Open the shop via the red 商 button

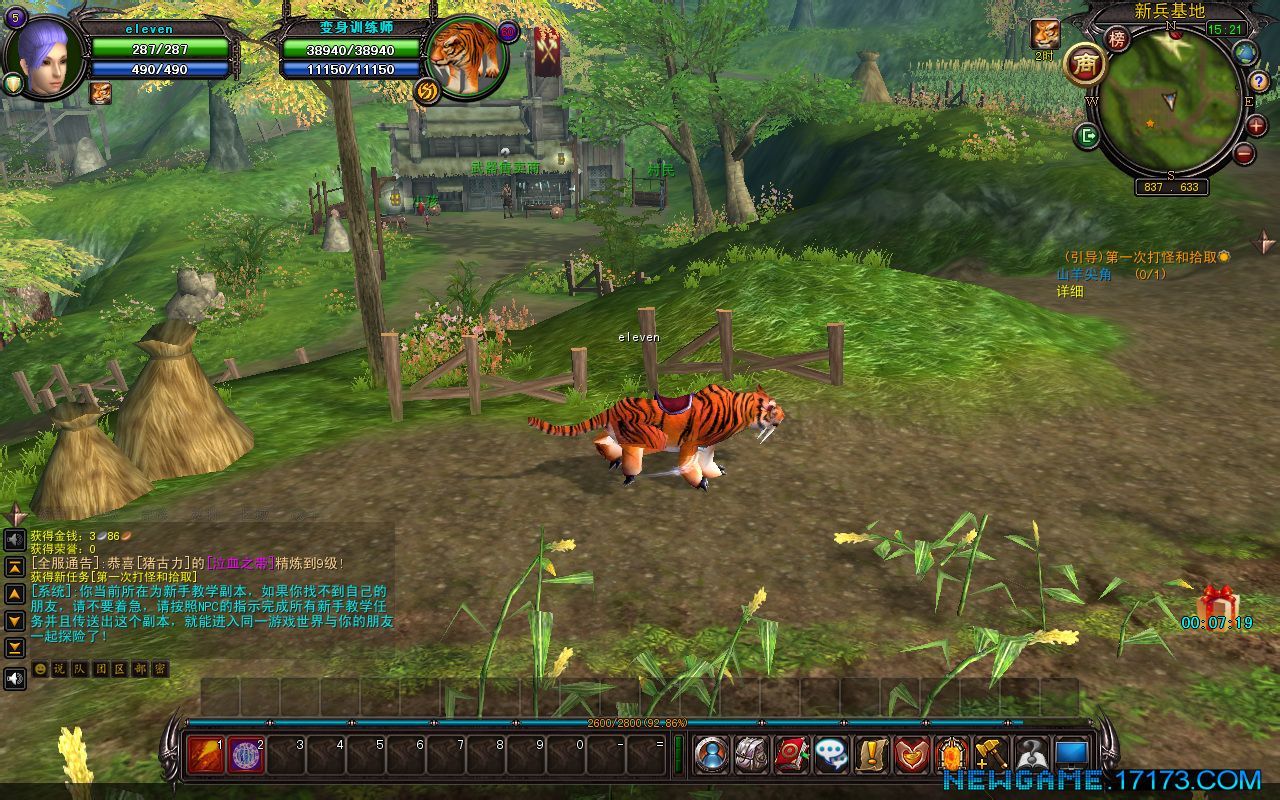point(1084,65)
